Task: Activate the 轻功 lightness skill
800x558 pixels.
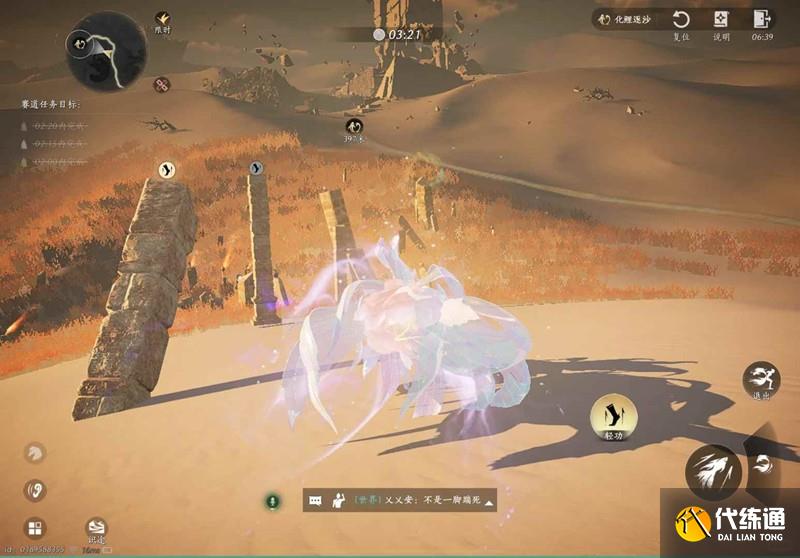Action: click(x=614, y=418)
